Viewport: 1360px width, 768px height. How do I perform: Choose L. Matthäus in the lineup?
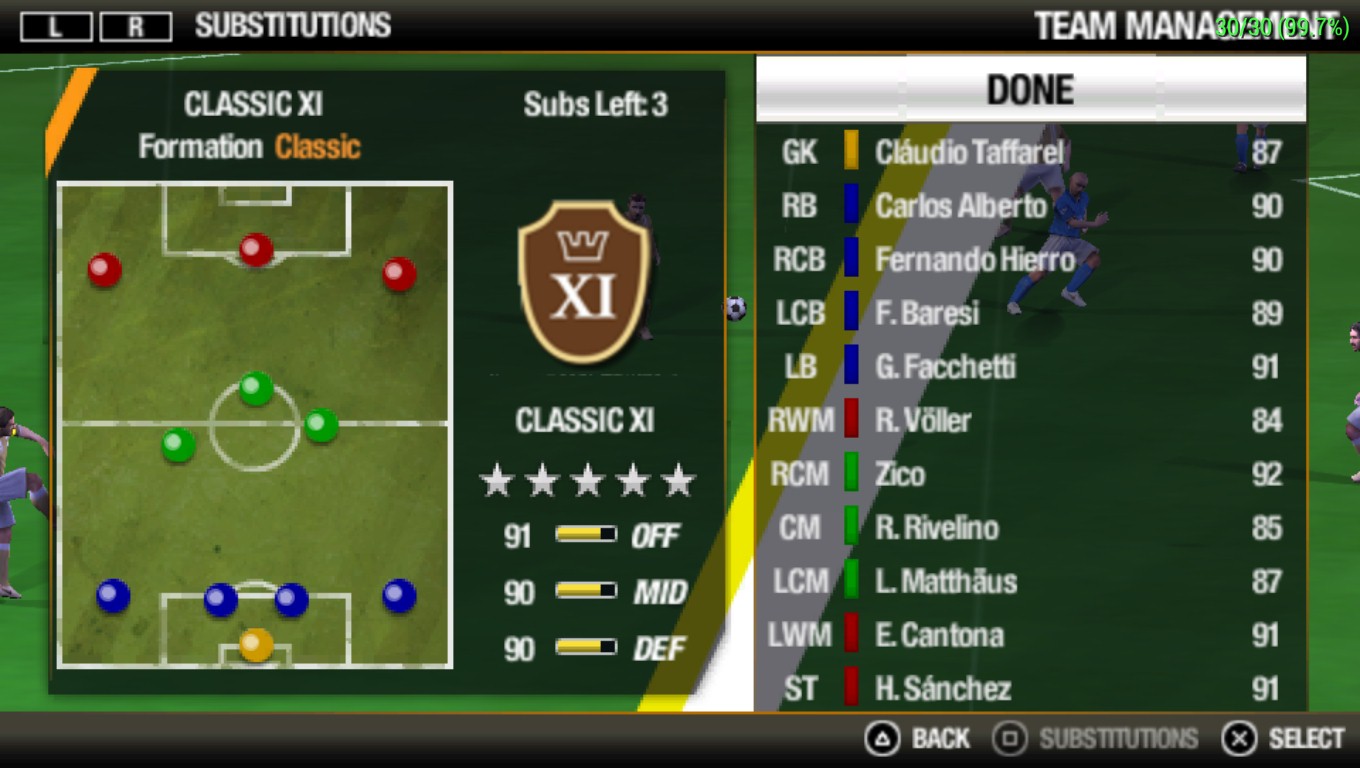1030,581
